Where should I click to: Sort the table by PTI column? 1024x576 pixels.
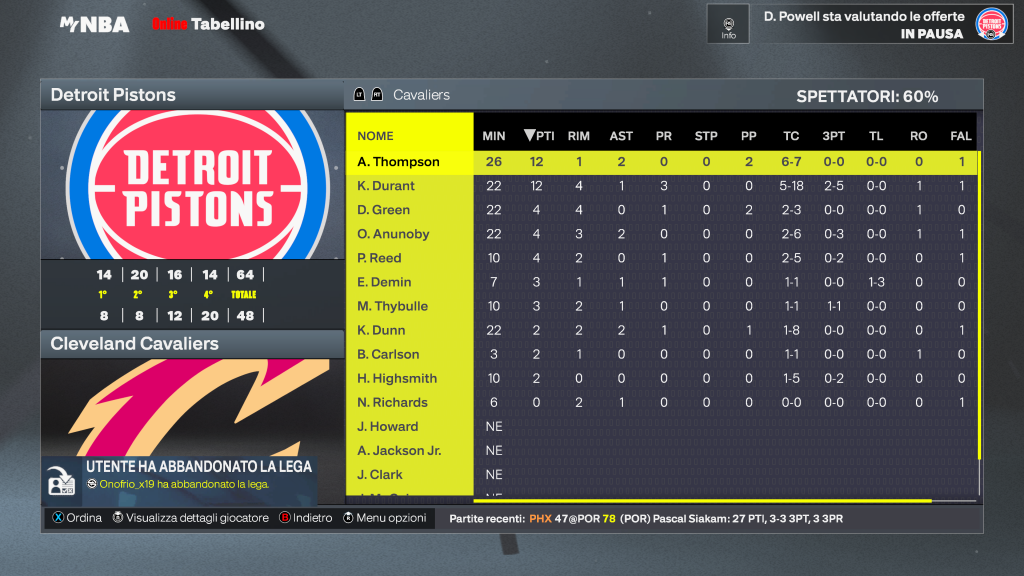tap(539, 136)
